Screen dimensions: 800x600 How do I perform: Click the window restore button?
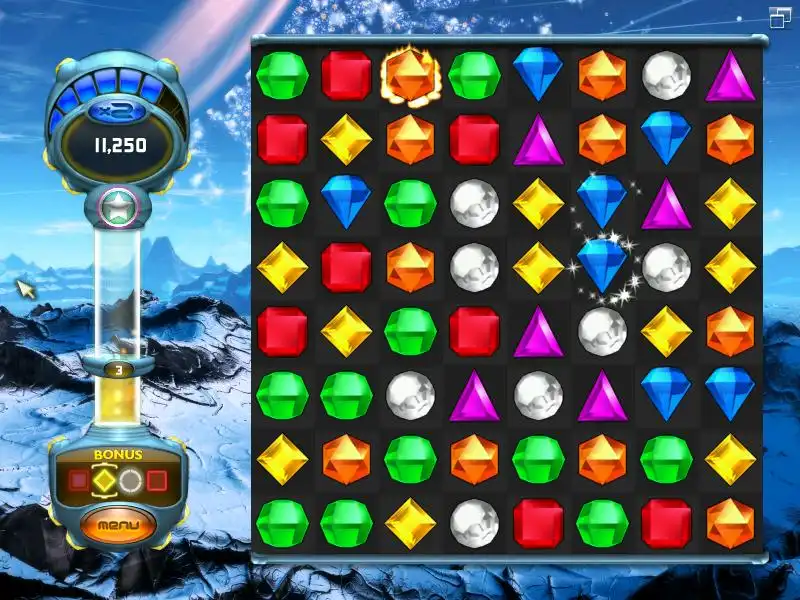click(780, 17)
